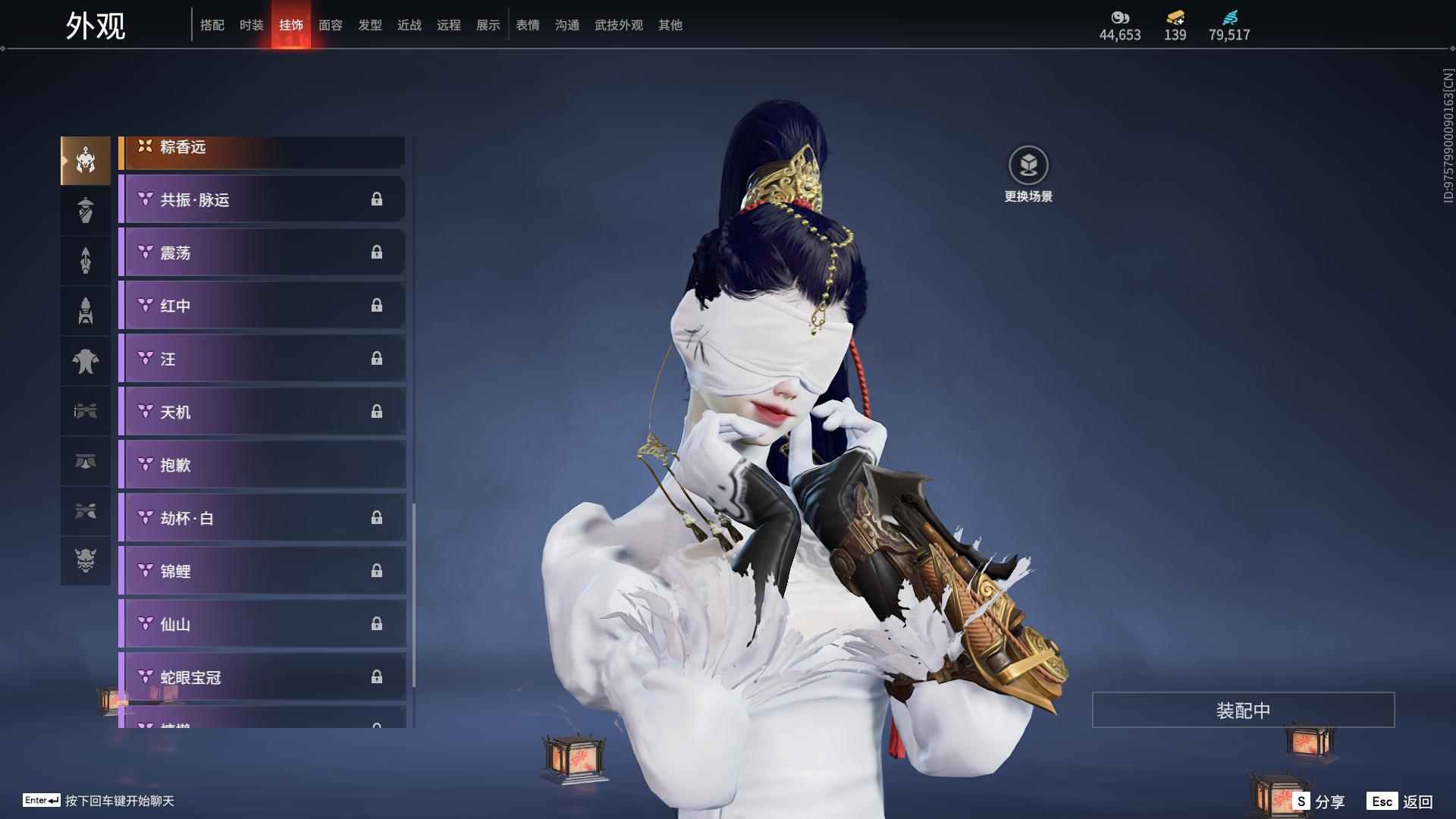Show the 表情 tab
Image resolution: width=1456 pixels, height=819 pixels.
click(528, 25)
